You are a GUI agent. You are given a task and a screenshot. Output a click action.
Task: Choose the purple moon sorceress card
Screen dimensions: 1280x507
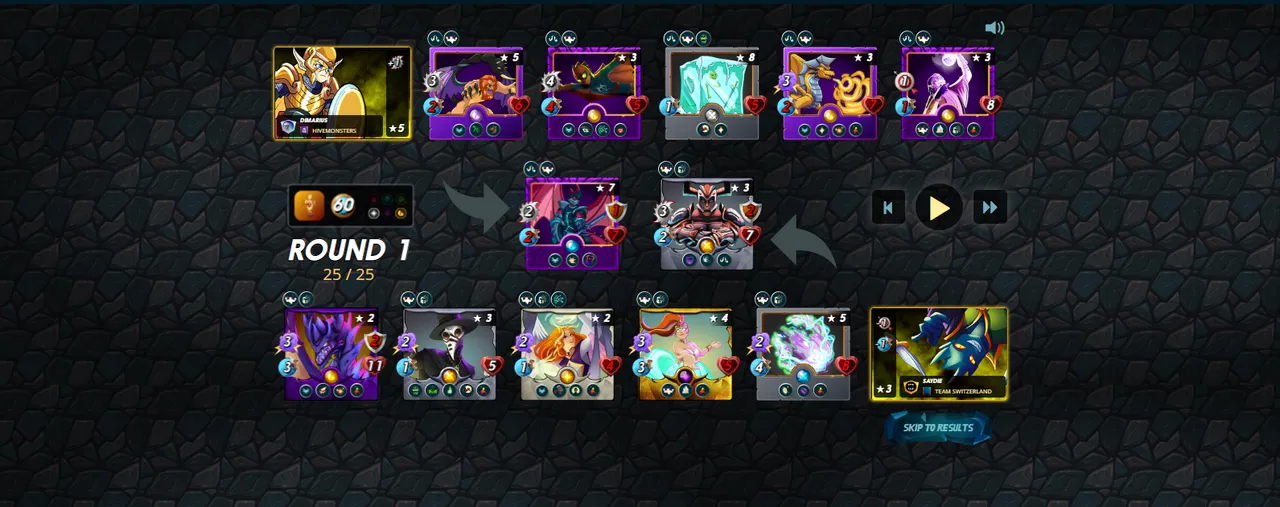click(x=948, y=94)
